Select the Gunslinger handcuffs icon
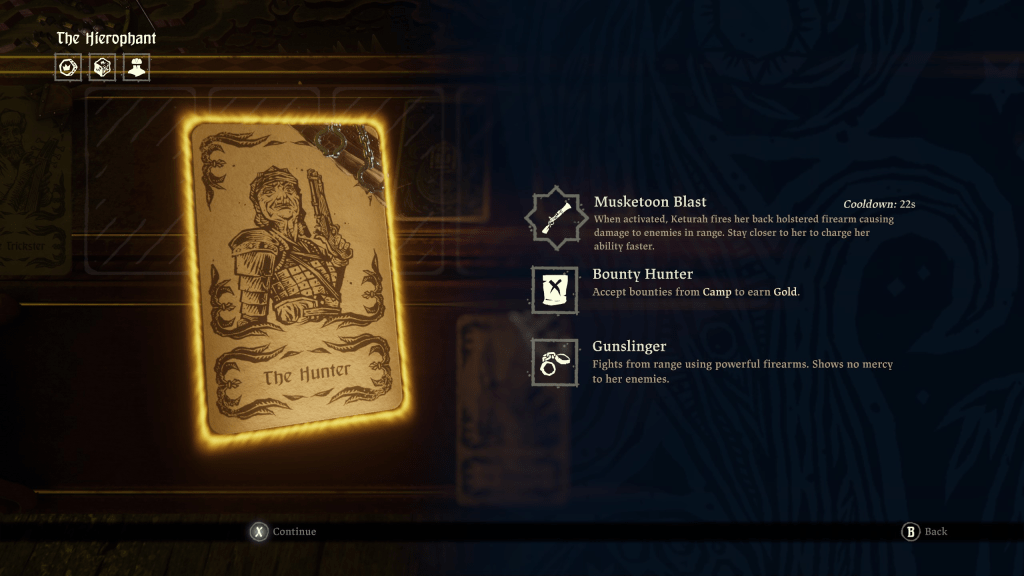1024x576 pixels. 554,362
